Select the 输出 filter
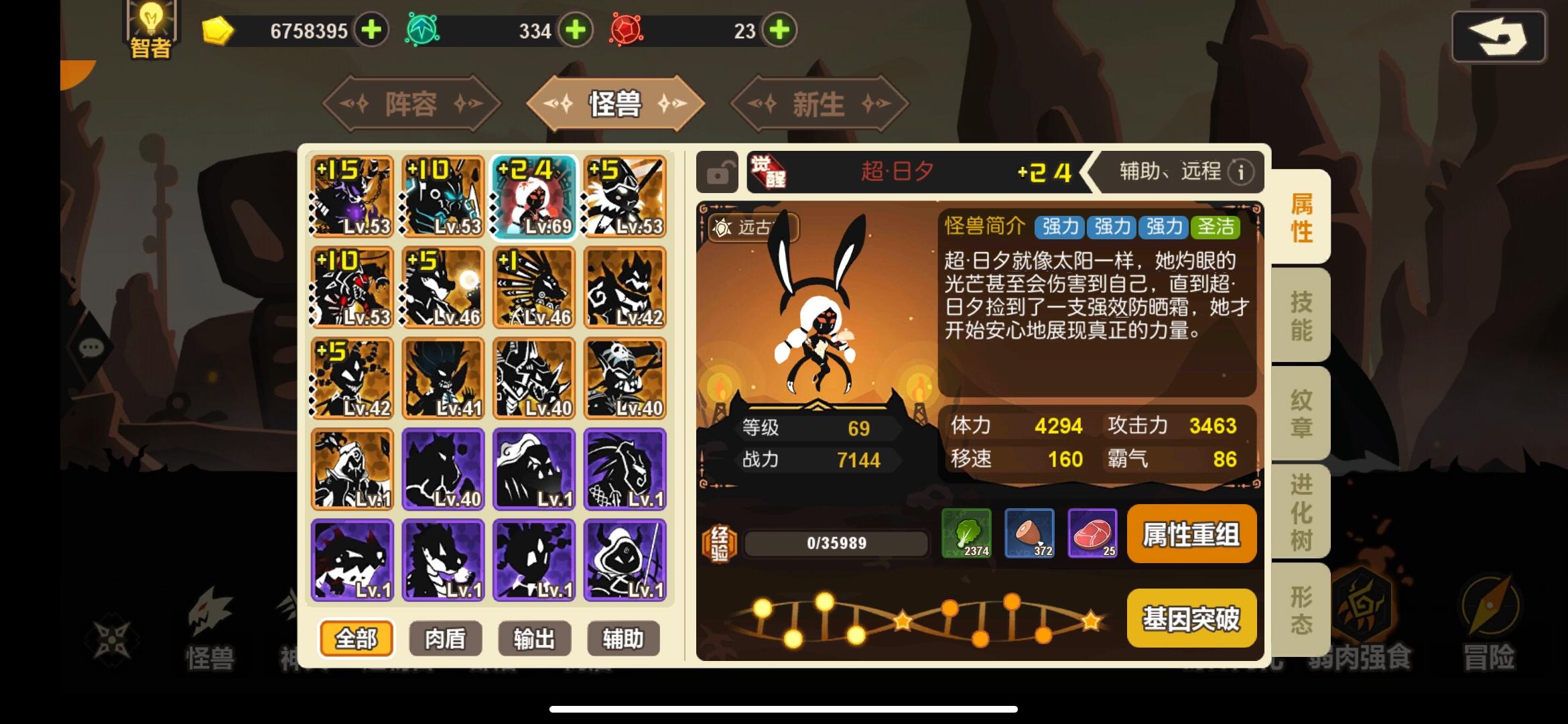 [x=534, y=639]
